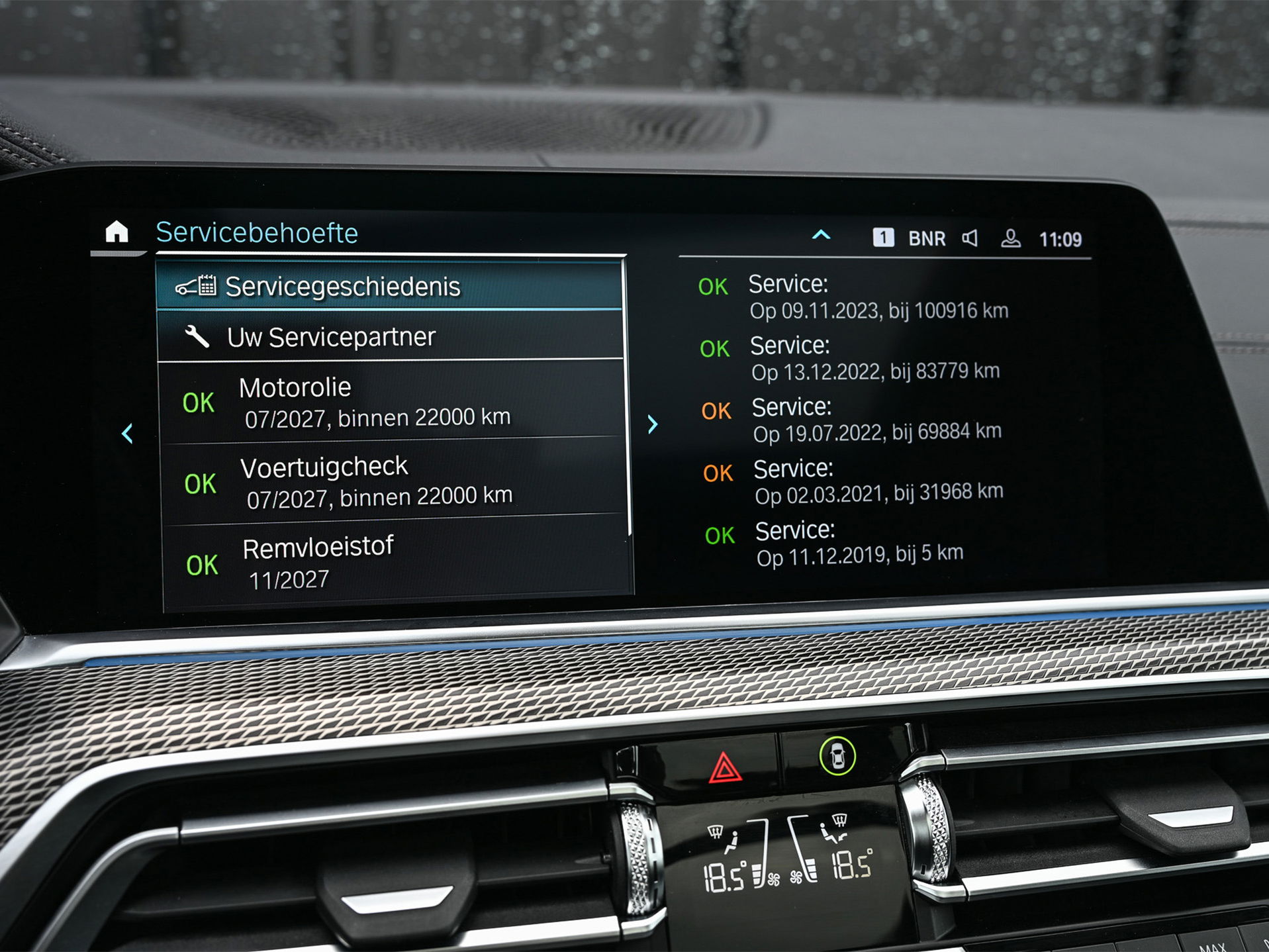Select Uw Servicepartner

391,337
